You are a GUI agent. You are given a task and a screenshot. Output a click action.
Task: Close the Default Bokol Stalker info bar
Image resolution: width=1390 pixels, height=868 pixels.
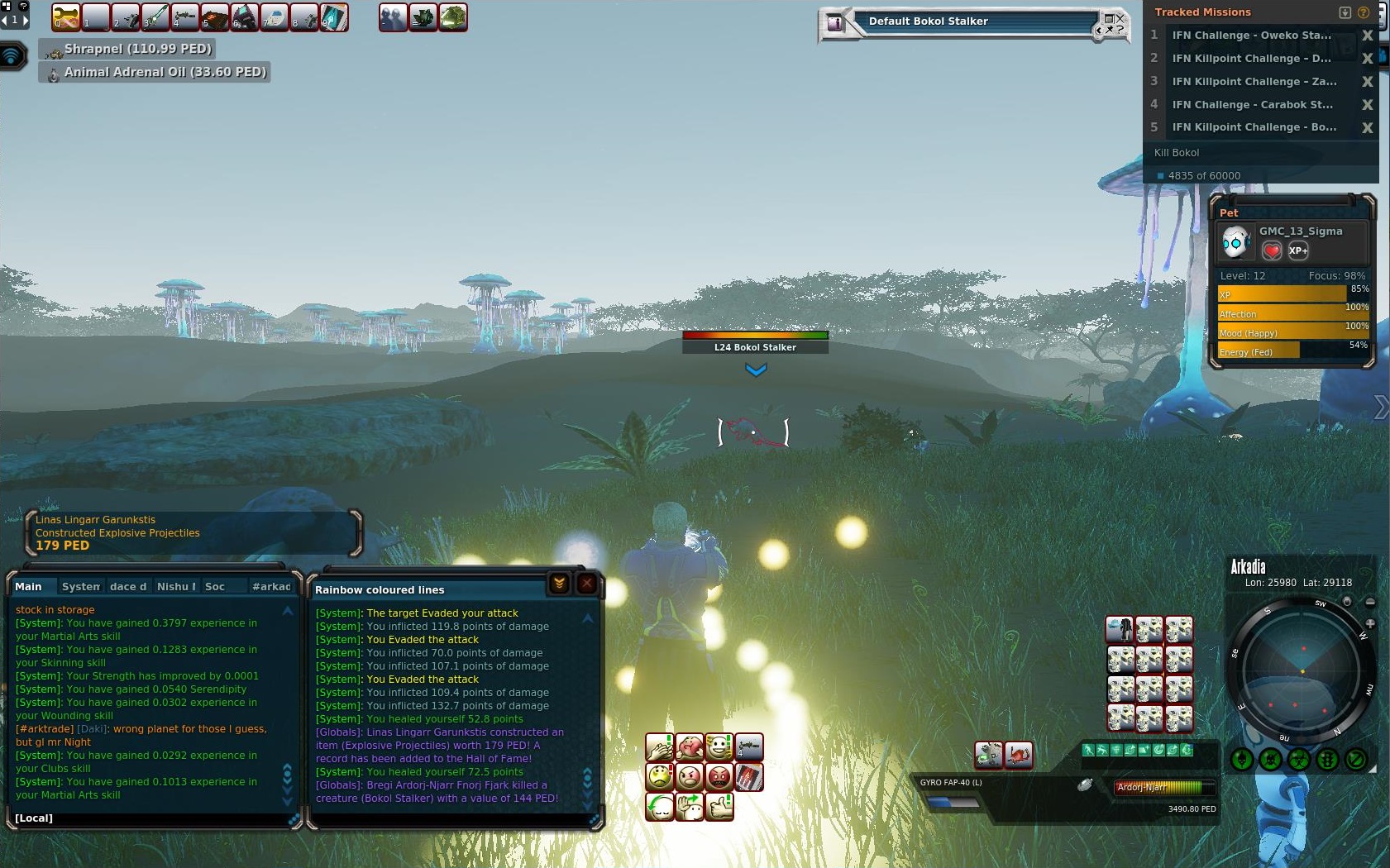click(x=1120, y=17)
